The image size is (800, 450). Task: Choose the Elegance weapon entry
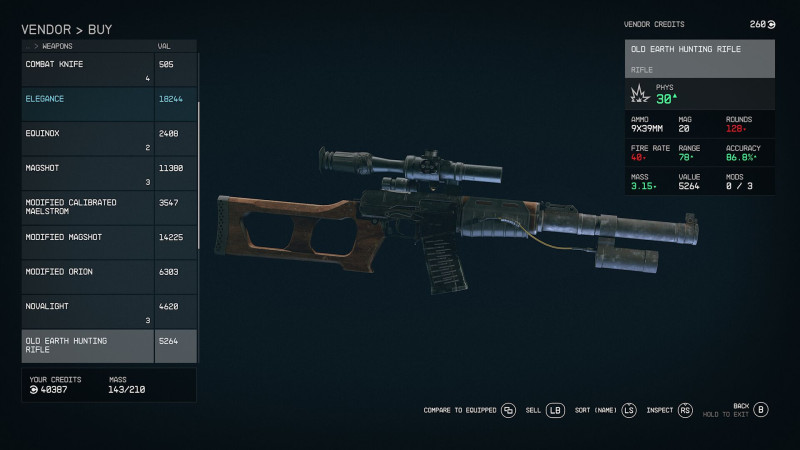[x=108, y=104]
